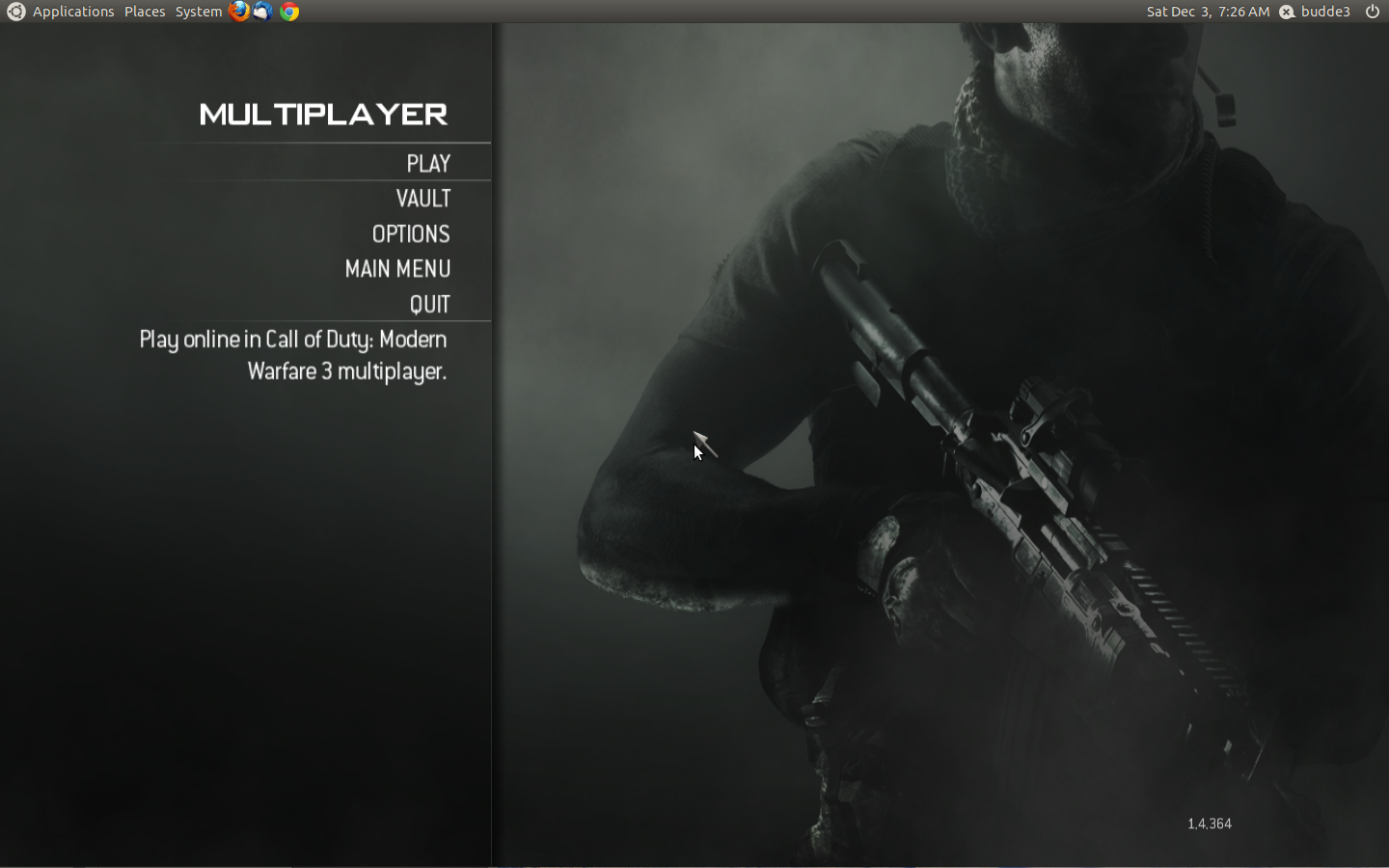
Task: Open the Places menu
Action: coord(144,11)
